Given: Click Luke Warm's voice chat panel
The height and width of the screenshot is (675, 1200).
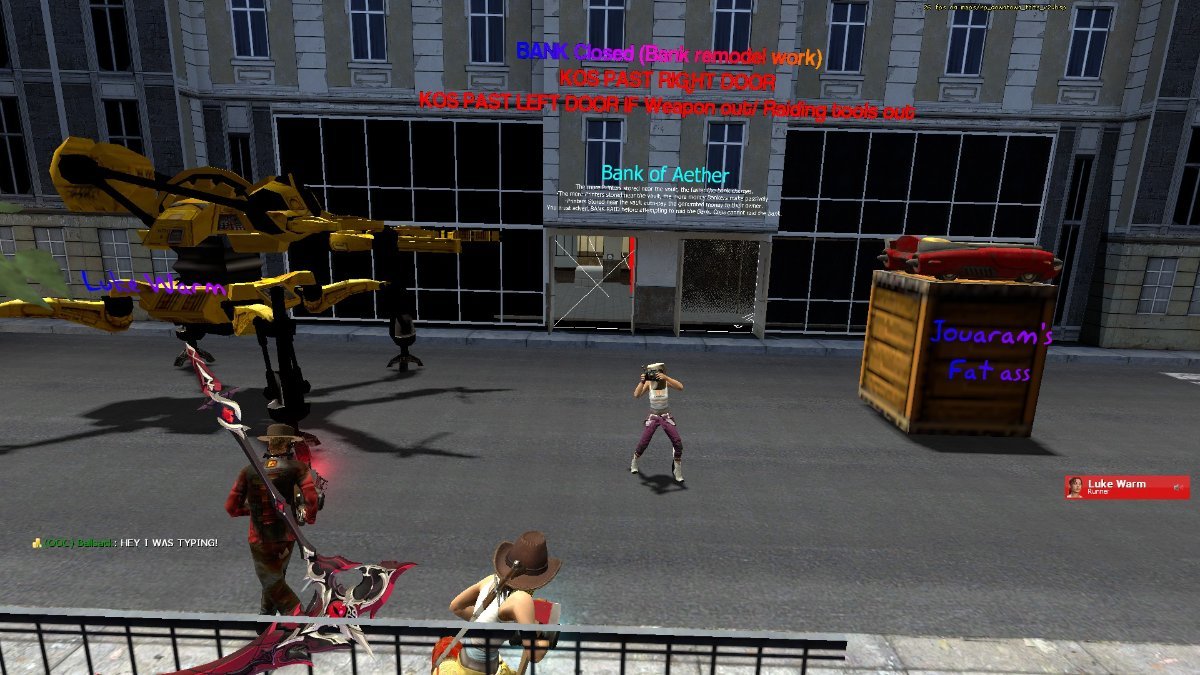Looking at the screenshot, I should coord(1127,487).
